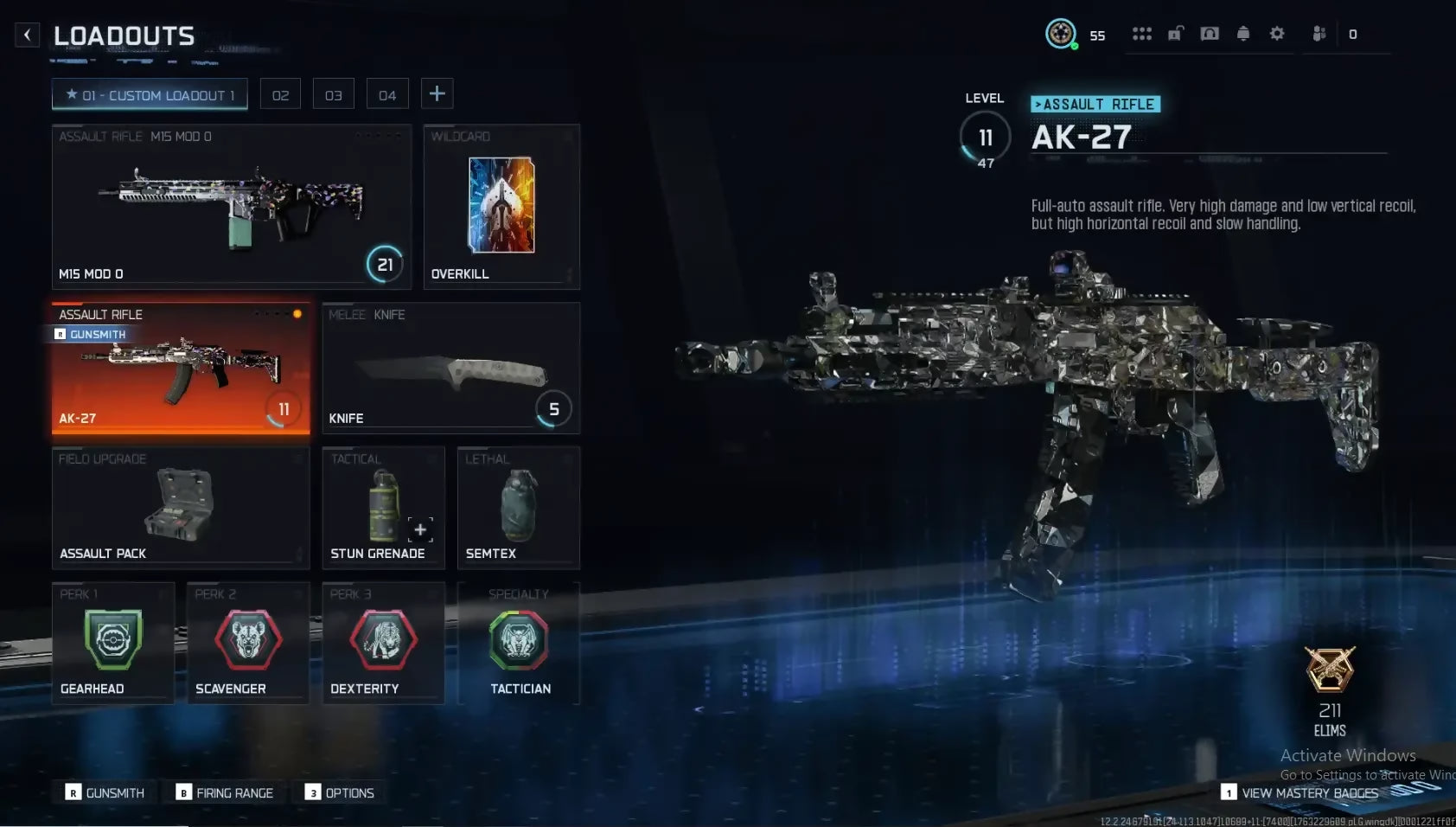
Task: Add a new loadout with plus button
Action: 437,93
